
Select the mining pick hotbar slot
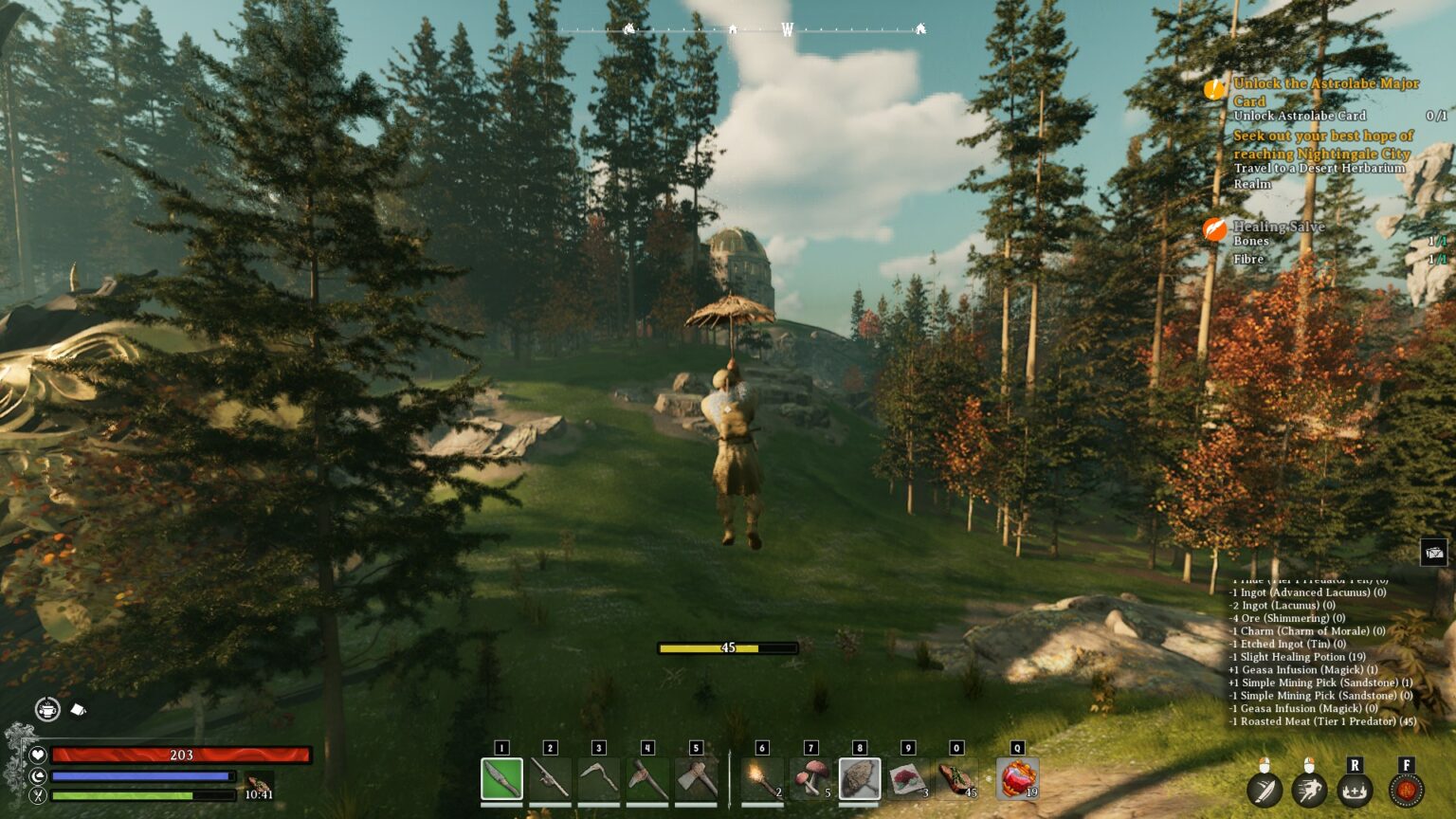coord(646,779)
